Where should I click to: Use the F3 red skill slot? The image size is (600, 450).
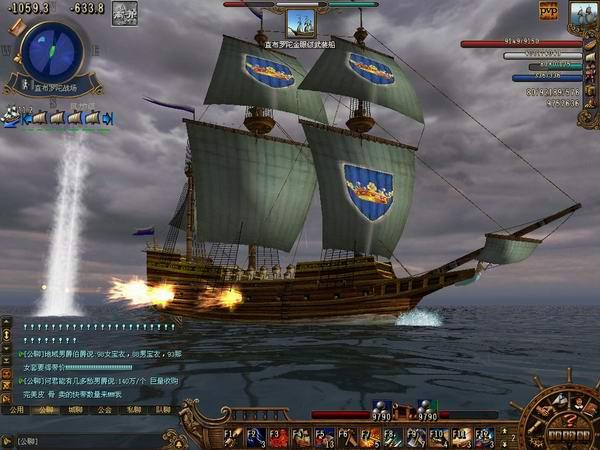277,436
